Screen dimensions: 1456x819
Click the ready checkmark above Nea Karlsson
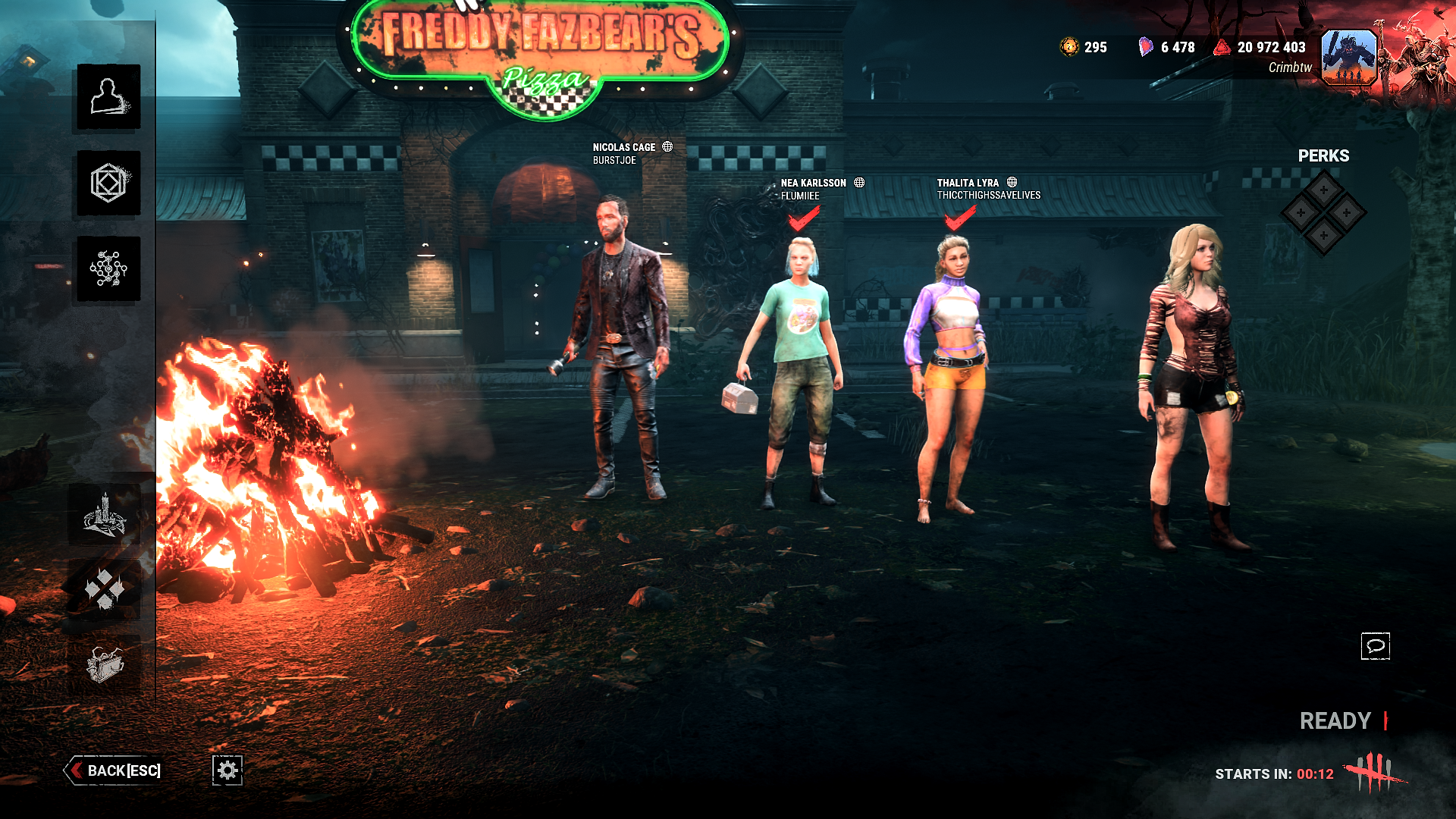tap(802, 221)
